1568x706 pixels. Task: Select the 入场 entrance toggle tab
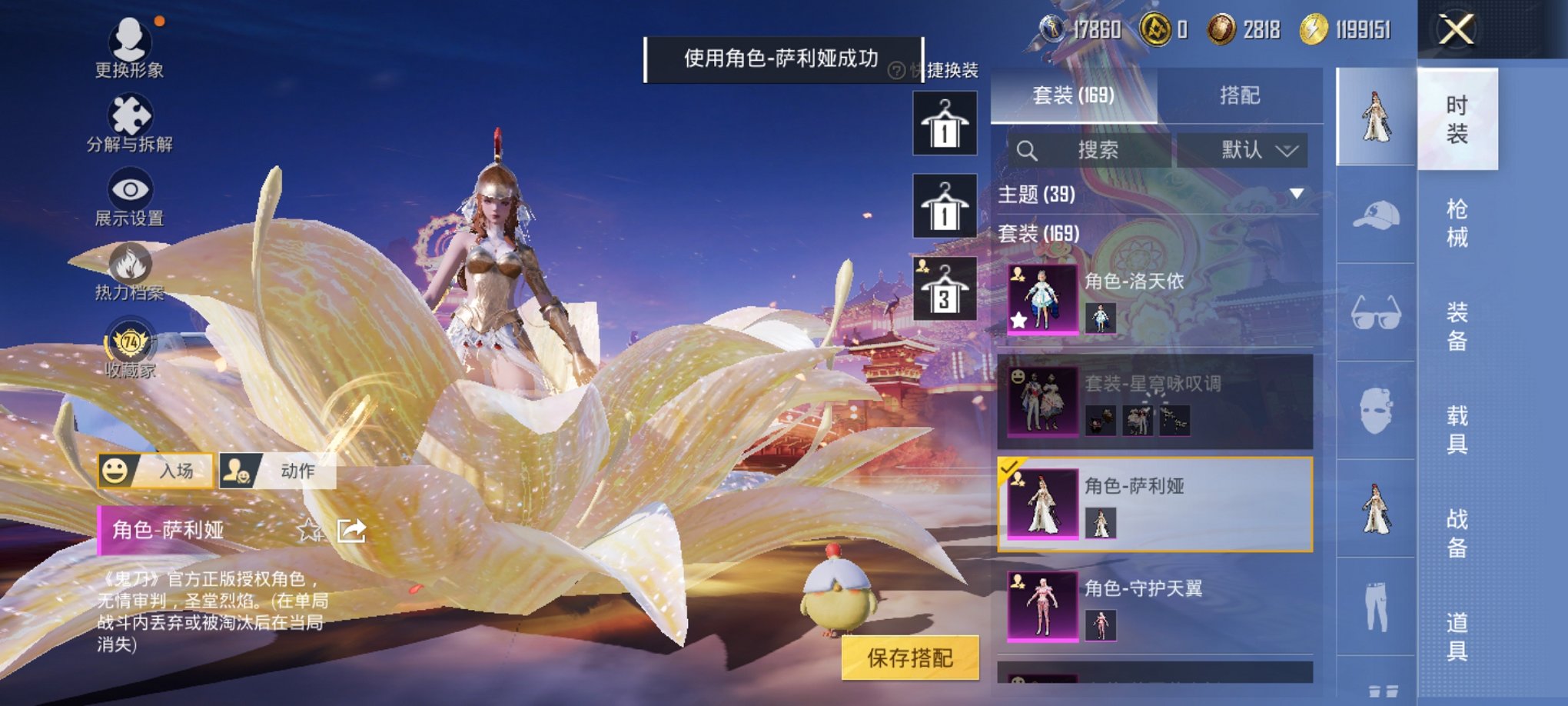click(x=154, y=471)
